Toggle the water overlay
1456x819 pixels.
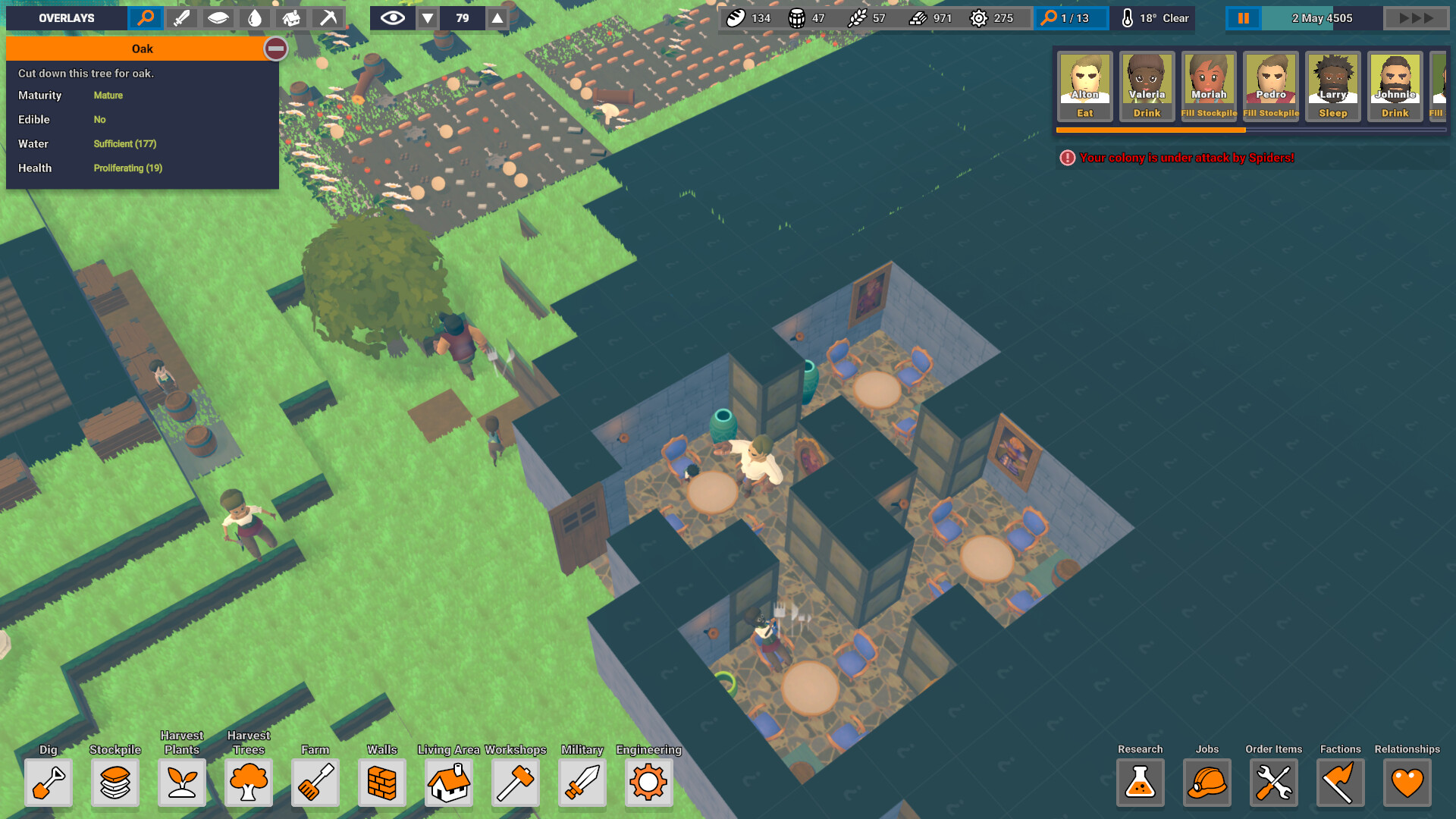click(x=255, y=17)
